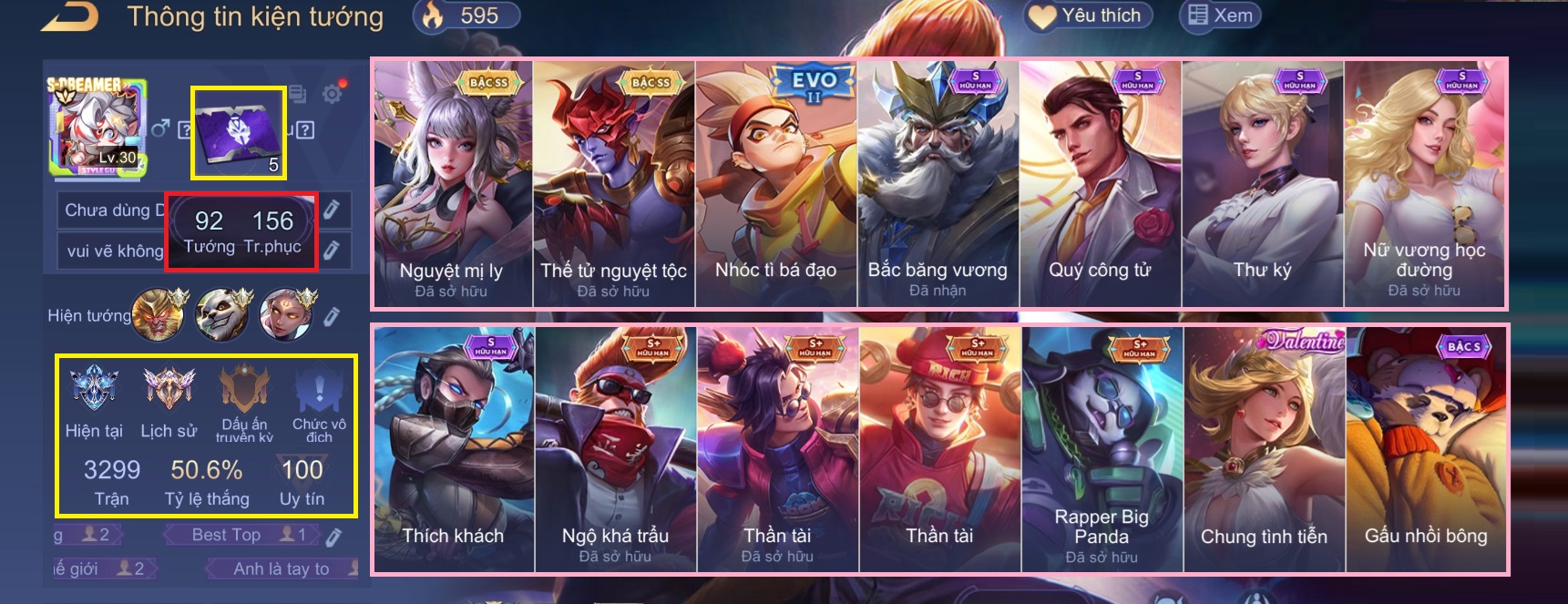Go back using the return arrow
The width and height of the screenshot is (1568, 604).
coord(70,16)
